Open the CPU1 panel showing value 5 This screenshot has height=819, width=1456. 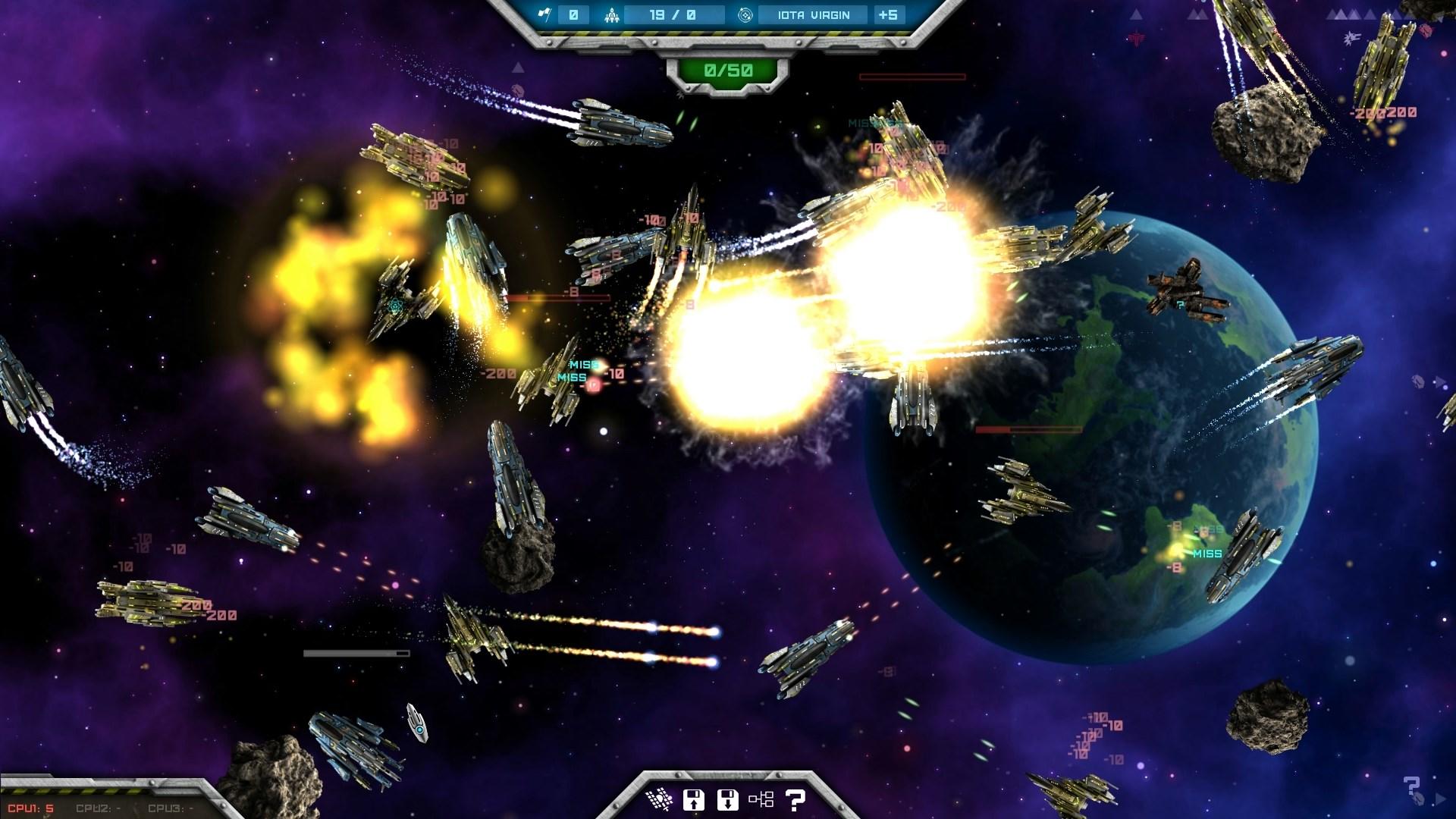coord(30,808)
